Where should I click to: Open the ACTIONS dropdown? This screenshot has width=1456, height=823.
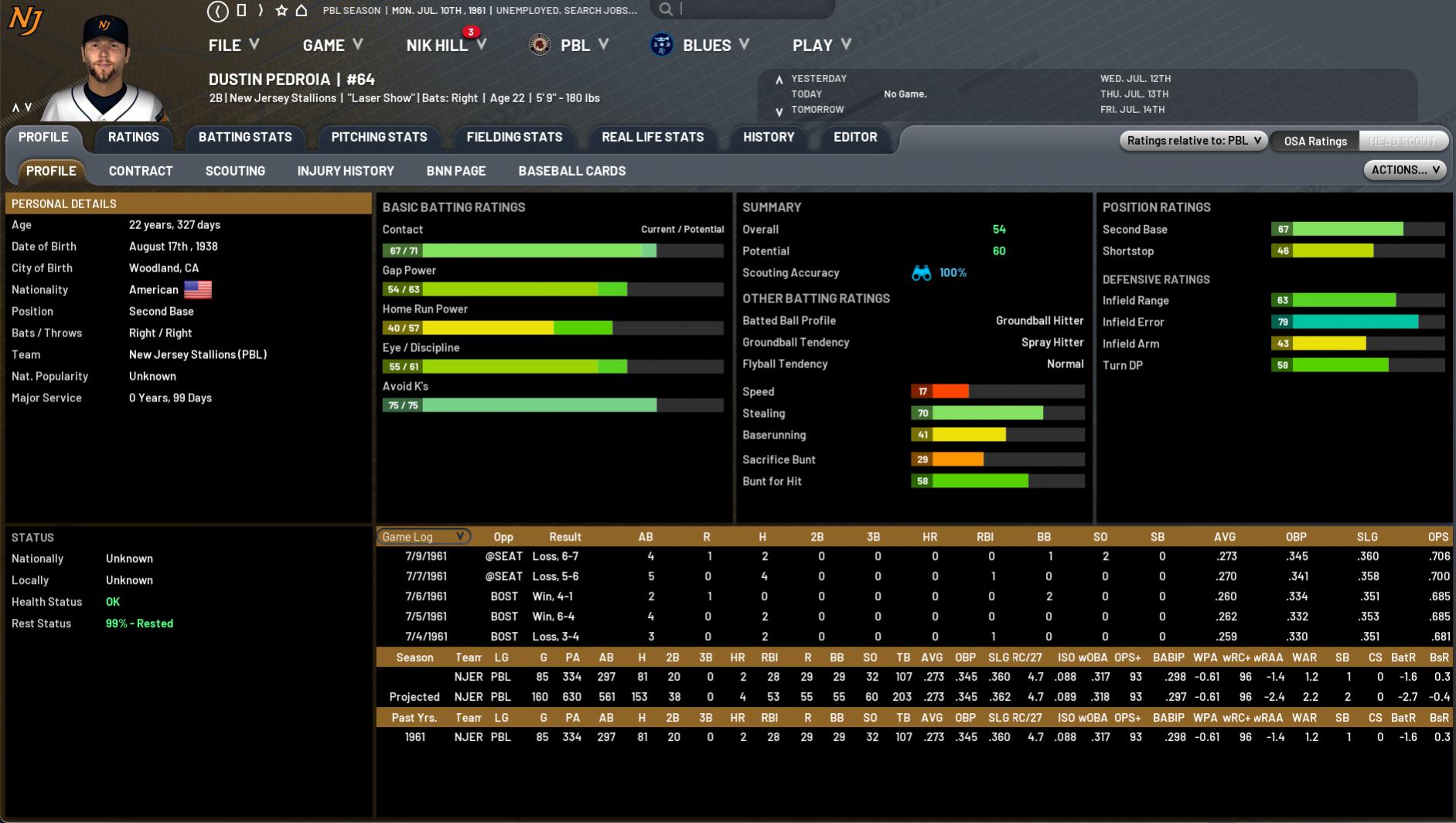pos(1405,170)
